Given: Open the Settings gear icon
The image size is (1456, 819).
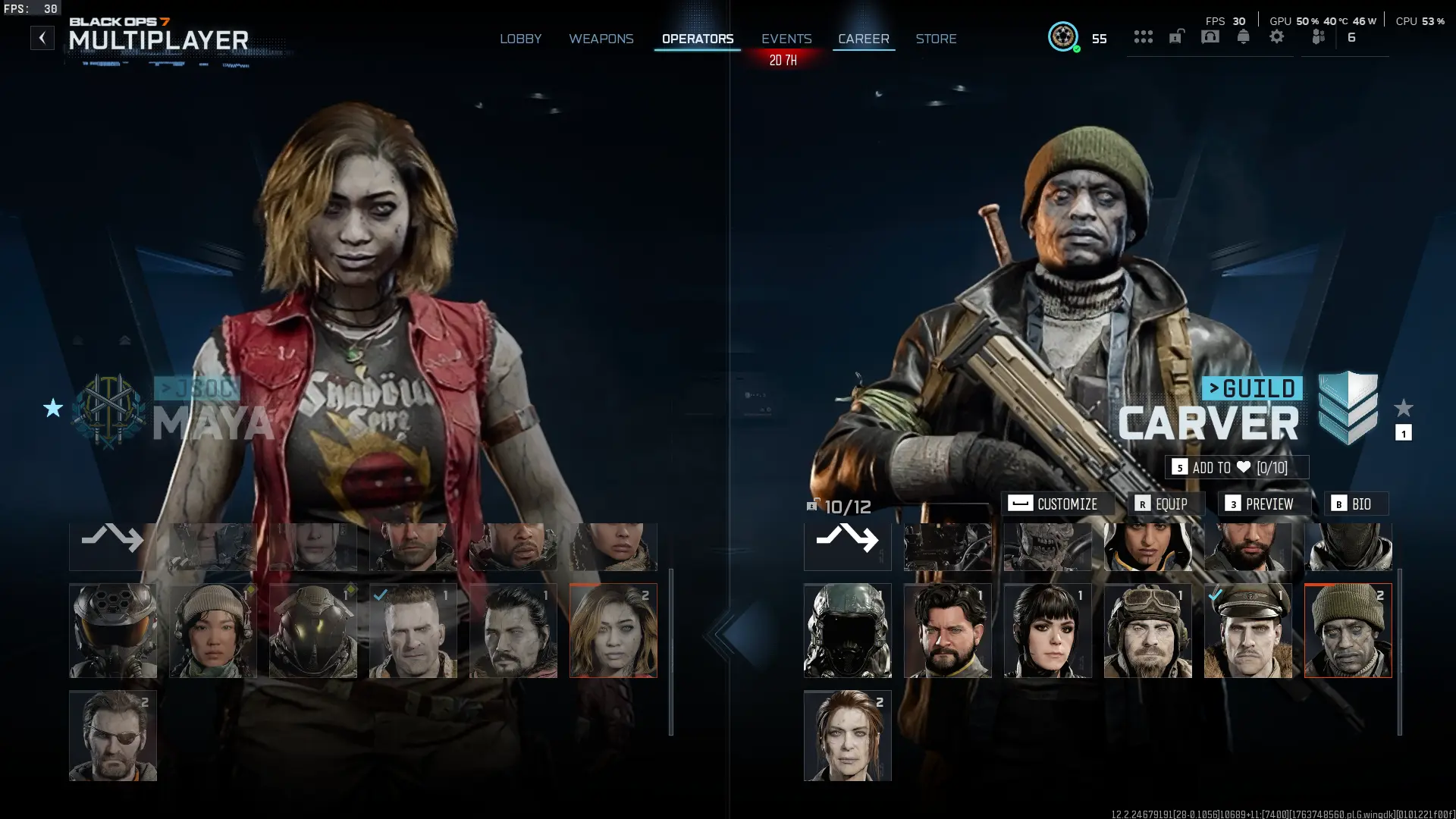Looking at the screenshot, I should pyautogui.click(x=1277, y=36).
